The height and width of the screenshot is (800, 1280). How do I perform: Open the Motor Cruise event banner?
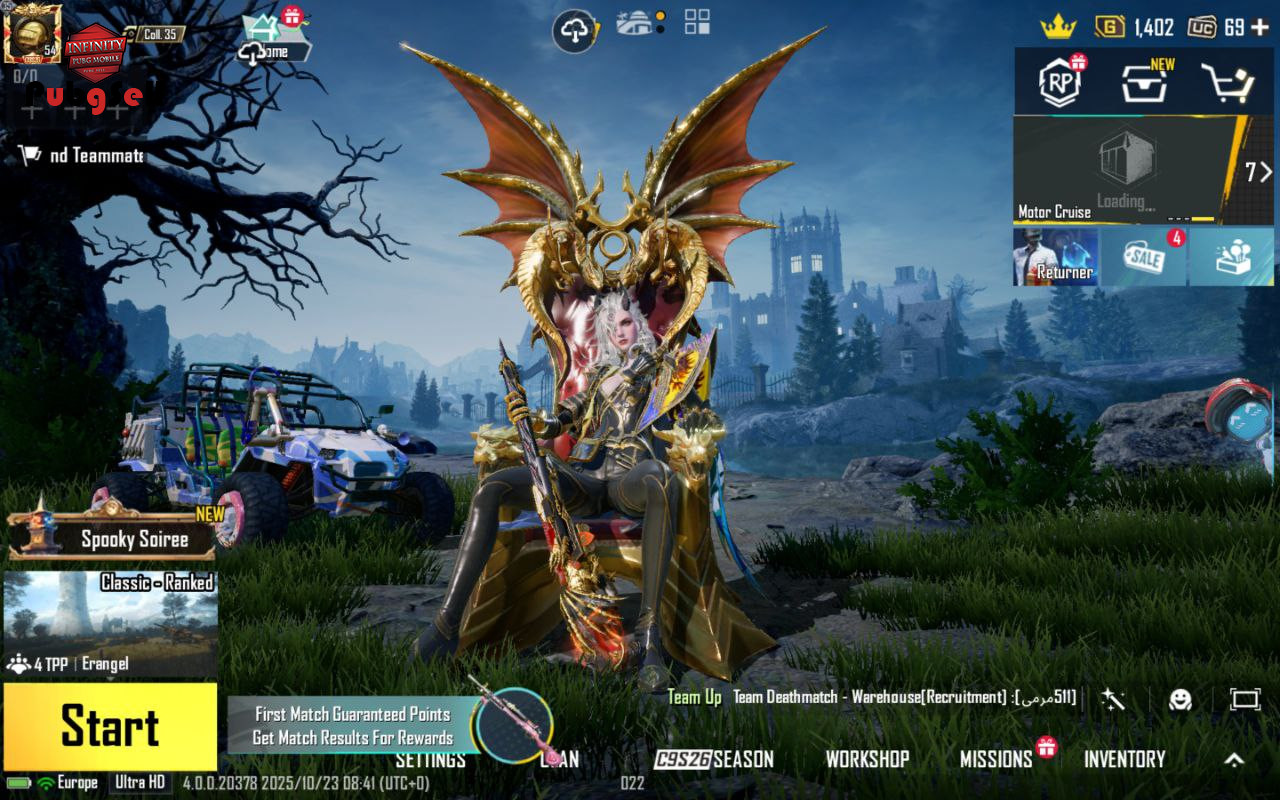coord(1130,170)
